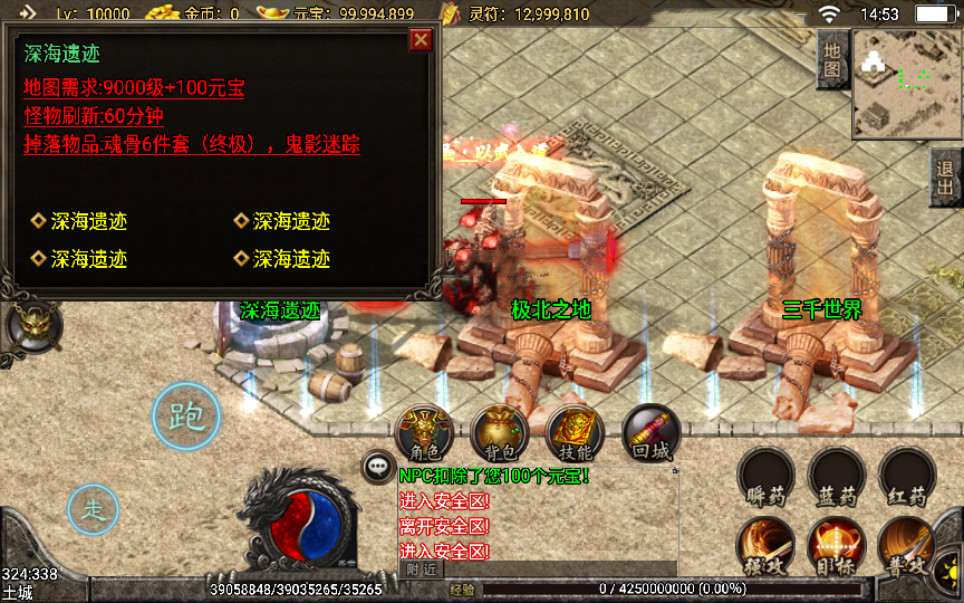Select the 蓝药 mana potion slot

pos(836,477)
